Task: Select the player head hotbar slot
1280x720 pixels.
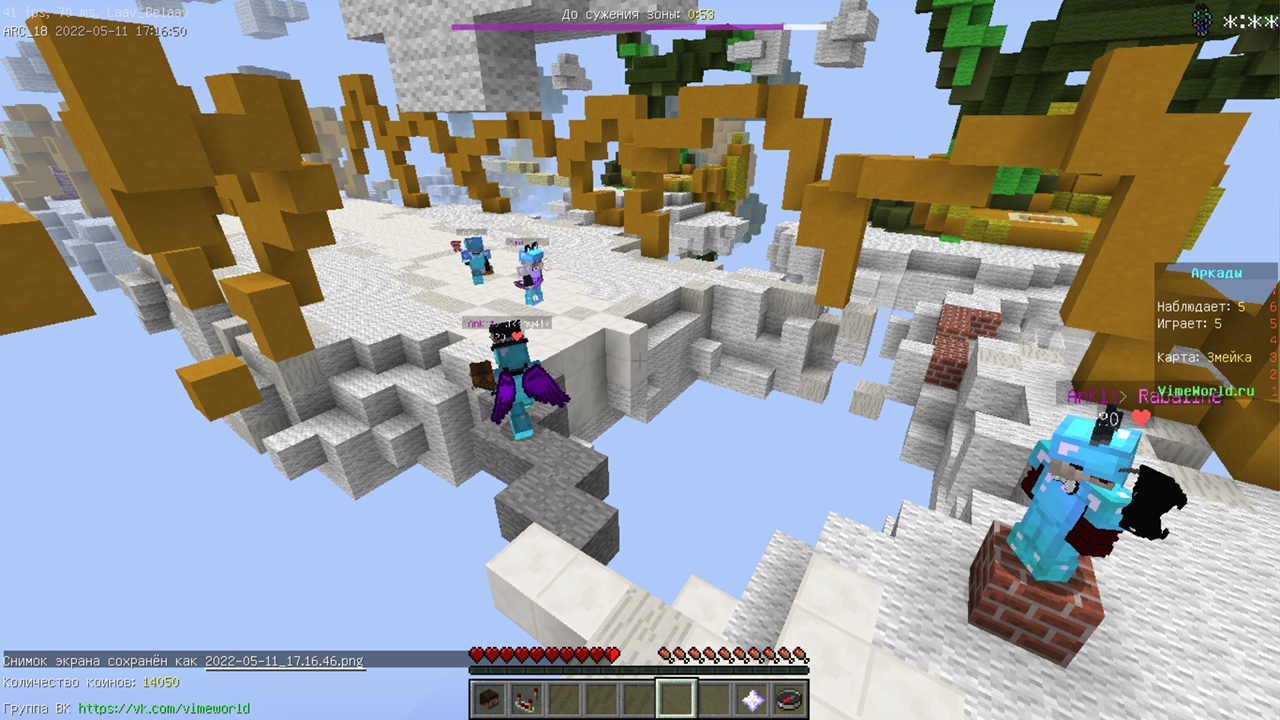Action: tap(488, 699)
